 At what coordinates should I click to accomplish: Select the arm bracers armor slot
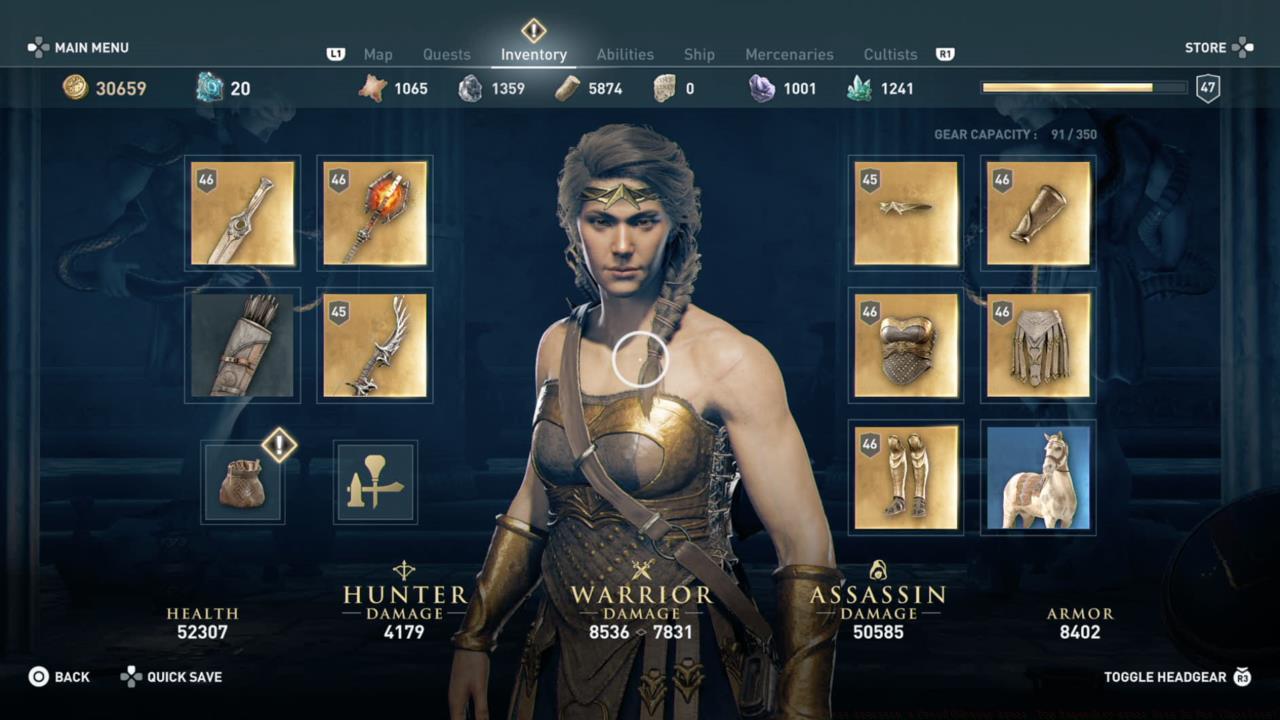[1037, 213]
